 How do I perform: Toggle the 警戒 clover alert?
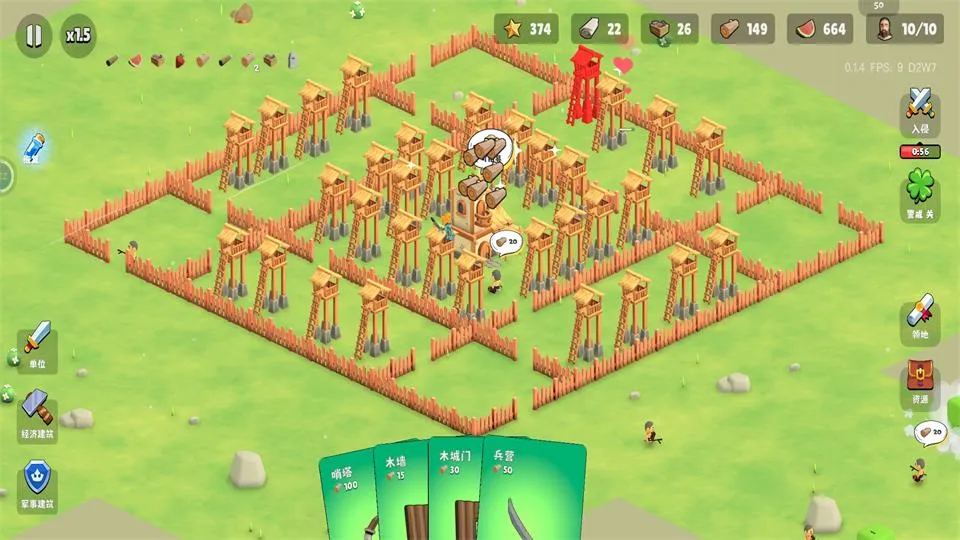point(920,192)
